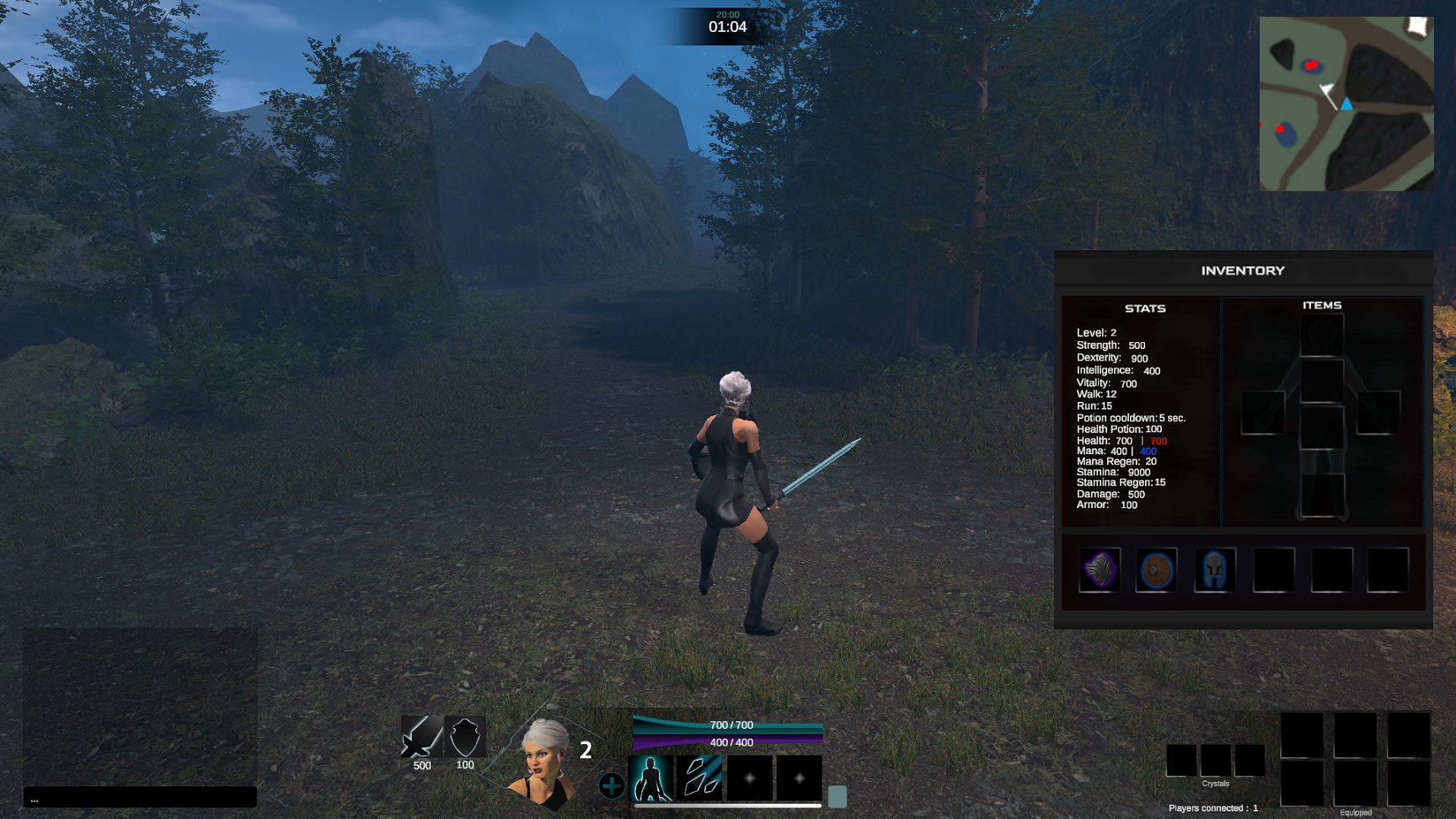Select the purple-glowing armor piece in inventory
Image resolution: width=1456 pixels, height=819 pixels.
tap(1100, 570)
